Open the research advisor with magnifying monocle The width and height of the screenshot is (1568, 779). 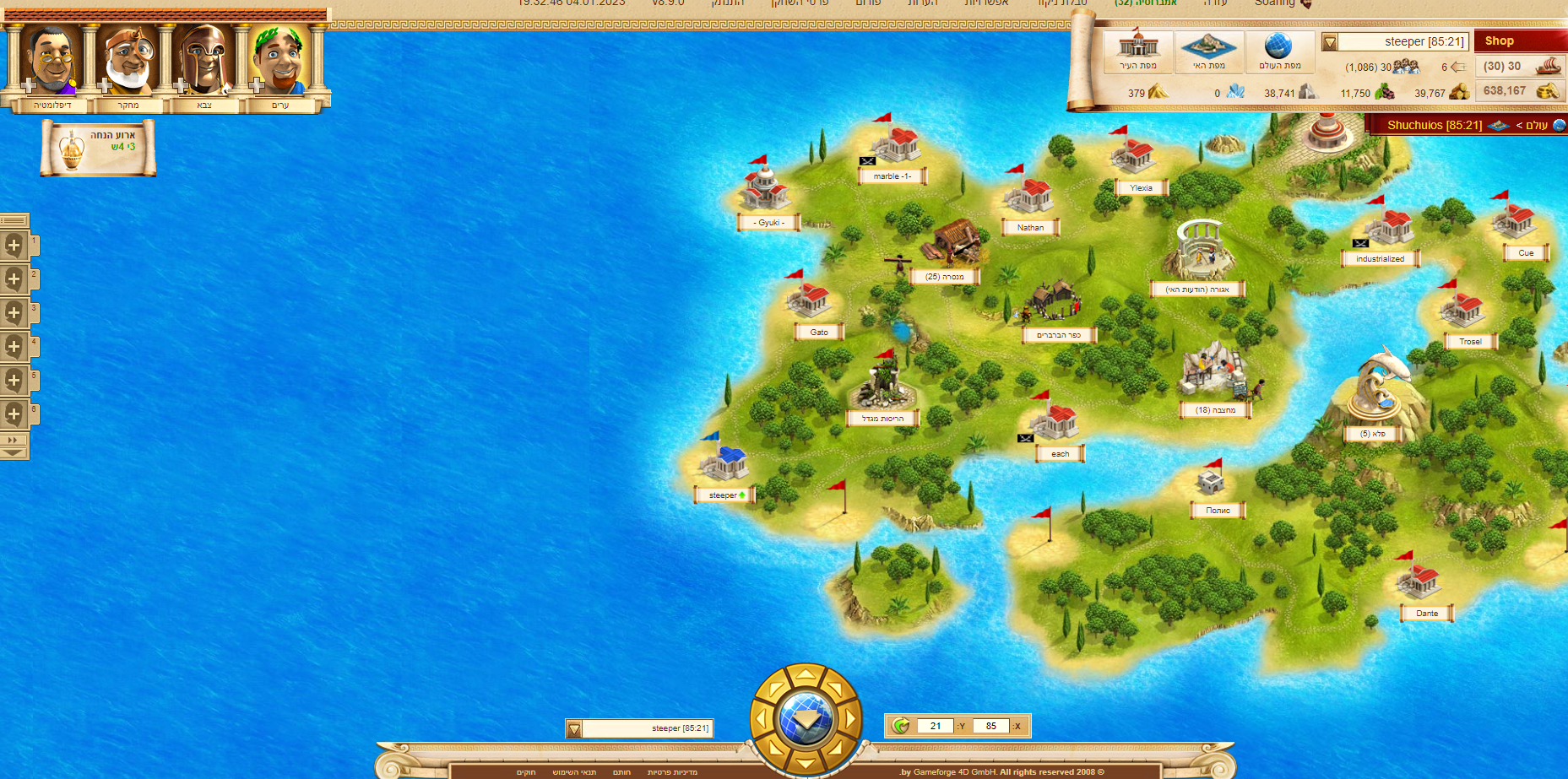click(x=128, y=61)
